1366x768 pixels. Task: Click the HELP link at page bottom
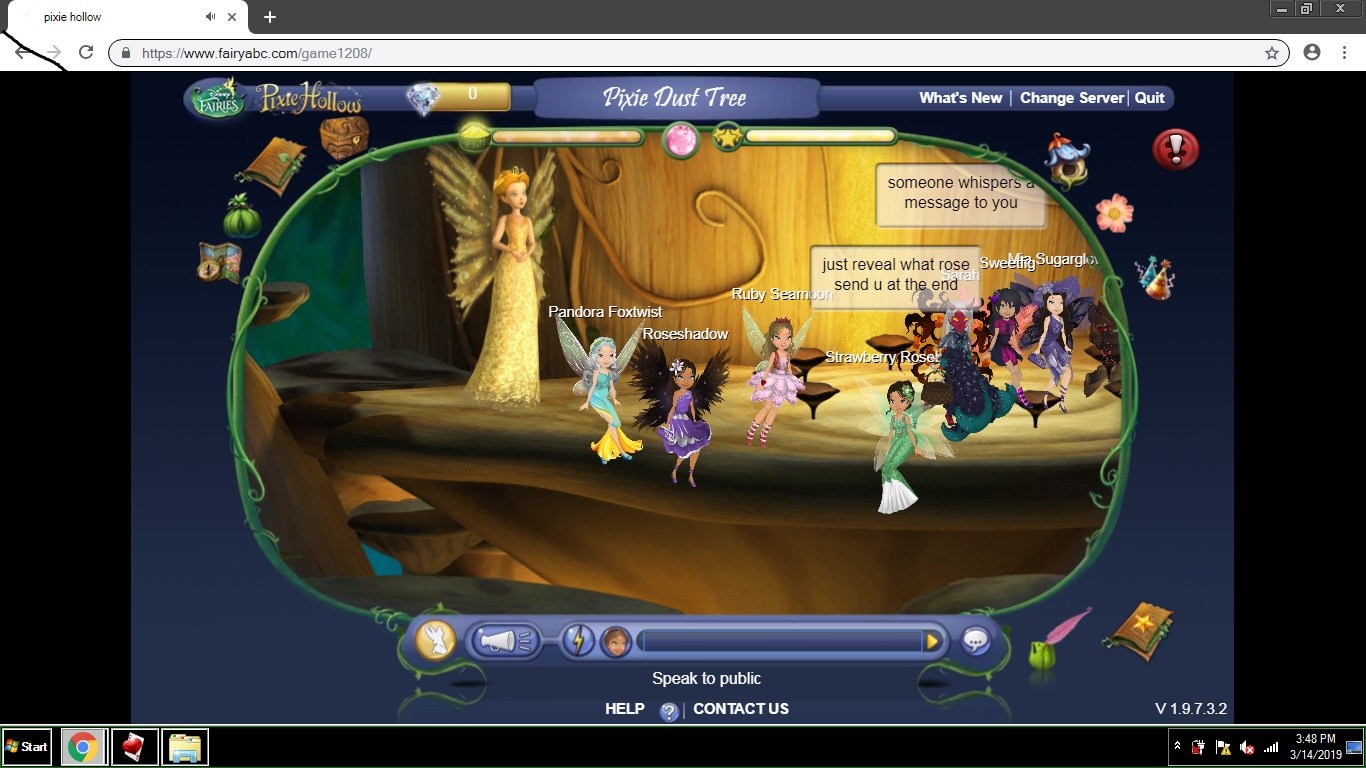624,708
